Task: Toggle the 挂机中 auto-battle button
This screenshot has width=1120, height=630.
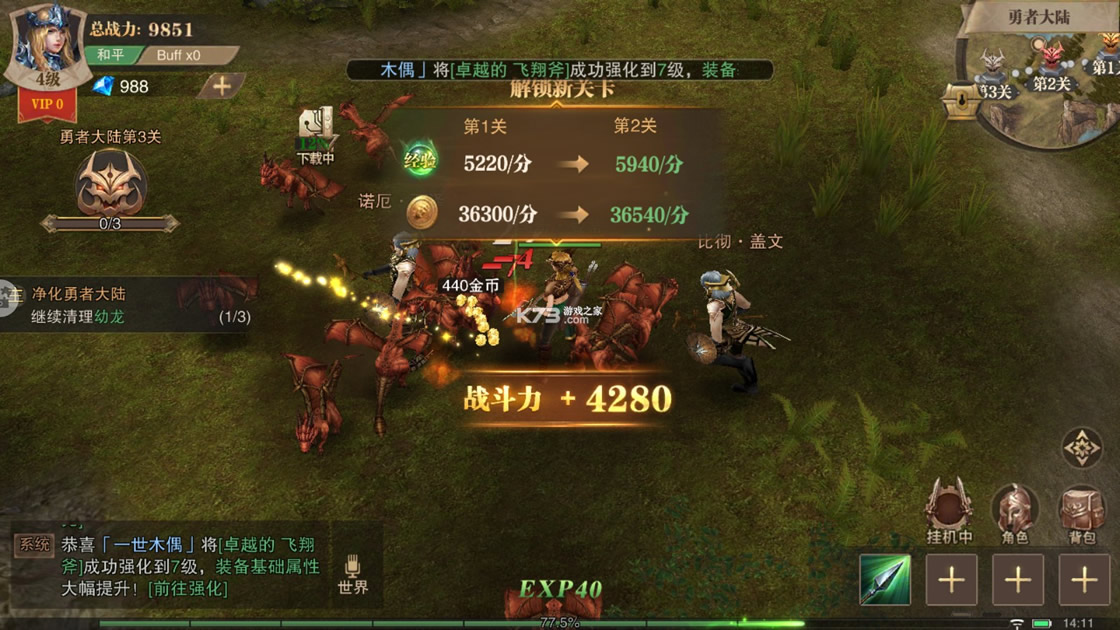Action: (x=949, y=512)
